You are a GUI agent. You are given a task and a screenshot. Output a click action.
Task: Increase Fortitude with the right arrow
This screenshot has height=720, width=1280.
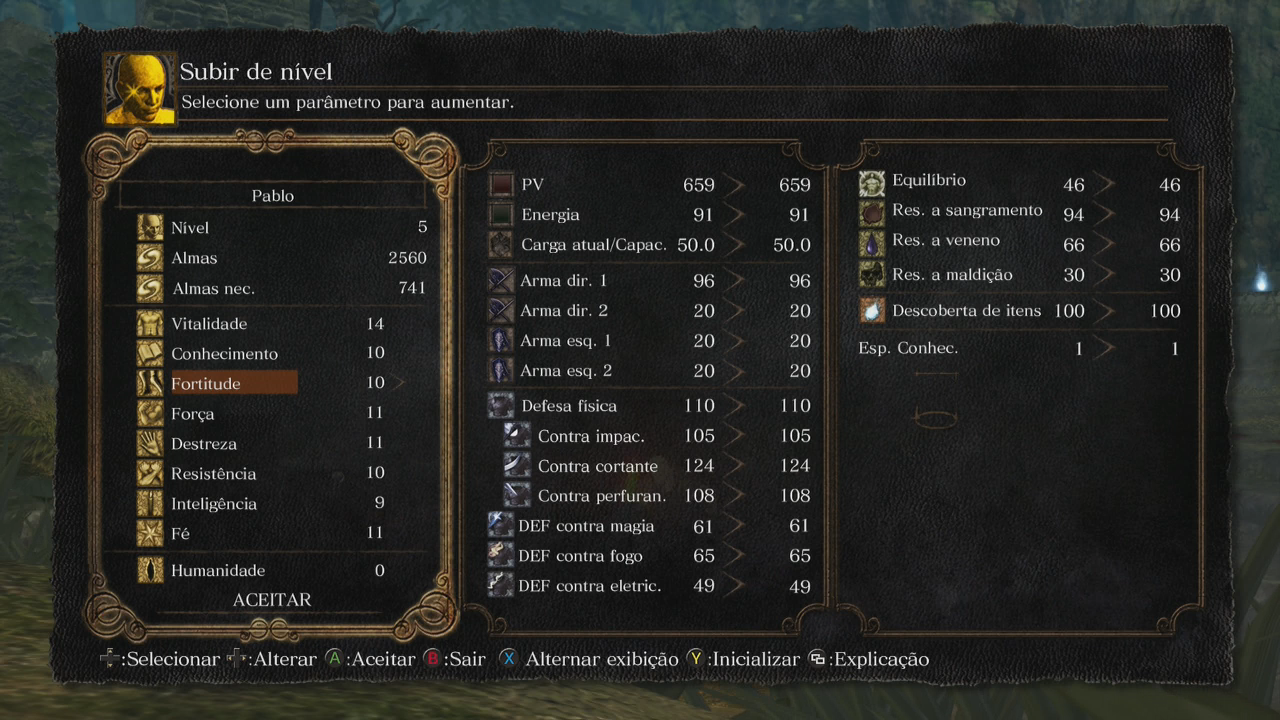(x=400, y=383)
